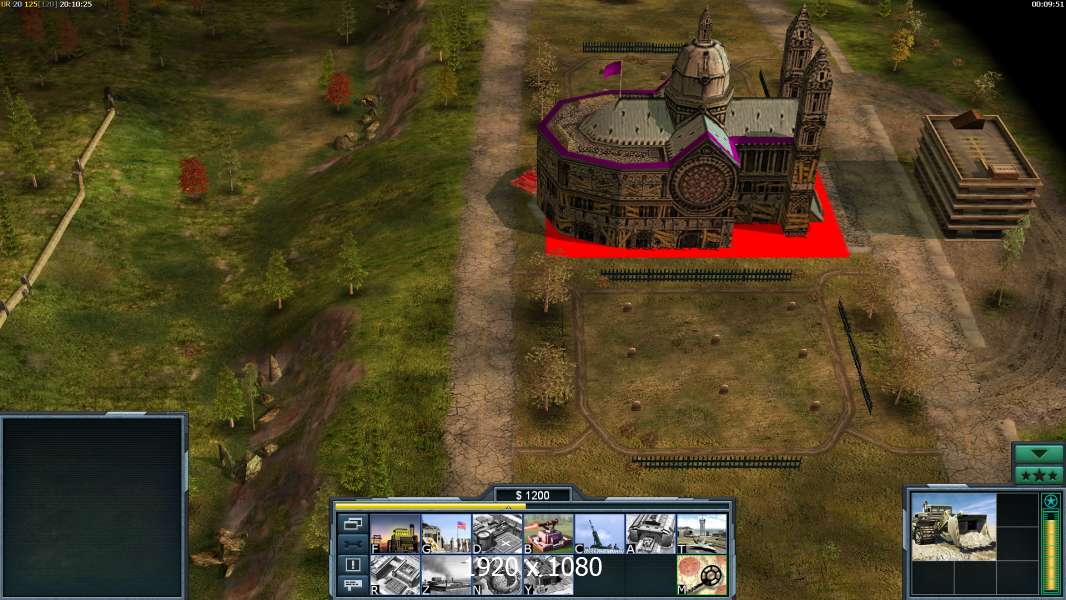
Task: Select the grayed-out building icon marked R
Action: point(395,575)
